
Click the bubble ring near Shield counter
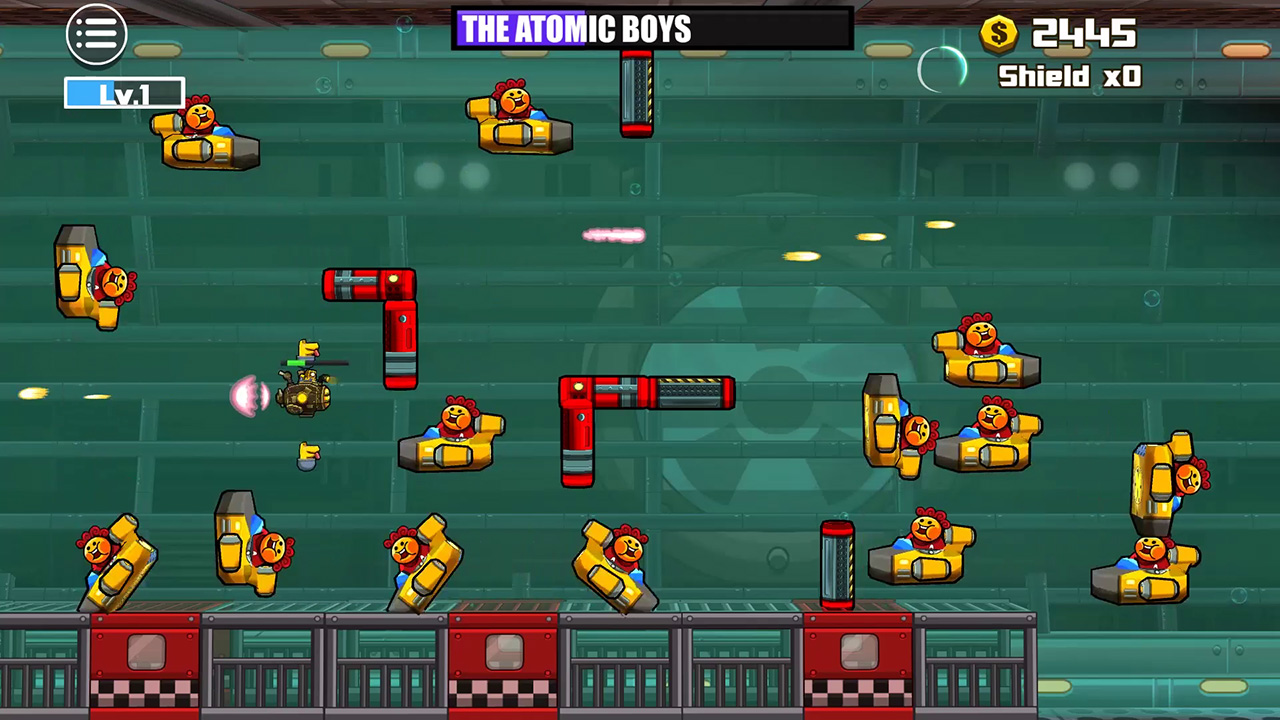click(x=941, y=70)
